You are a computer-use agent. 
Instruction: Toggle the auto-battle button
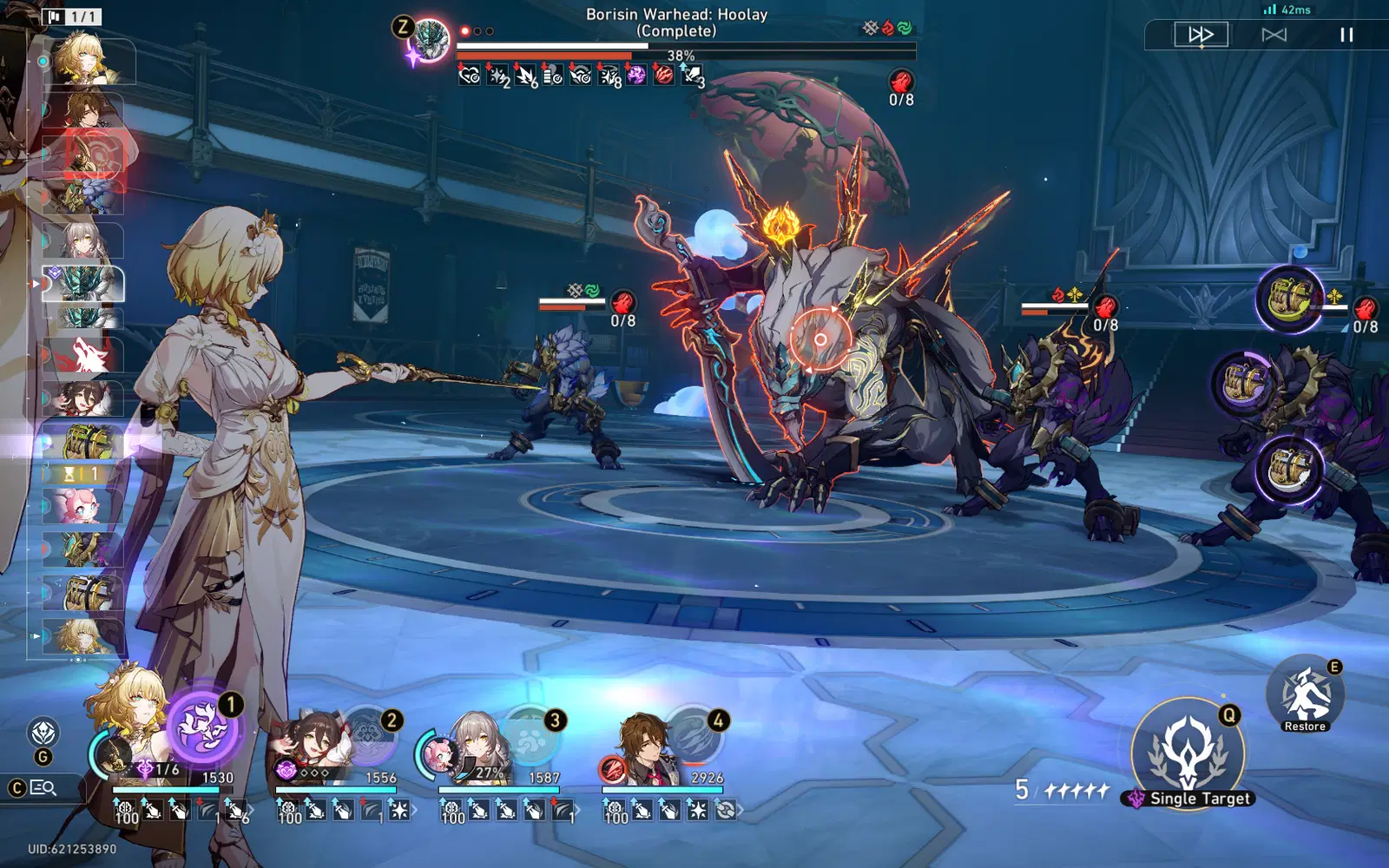pyautogui.click(x=1274, y=35)
